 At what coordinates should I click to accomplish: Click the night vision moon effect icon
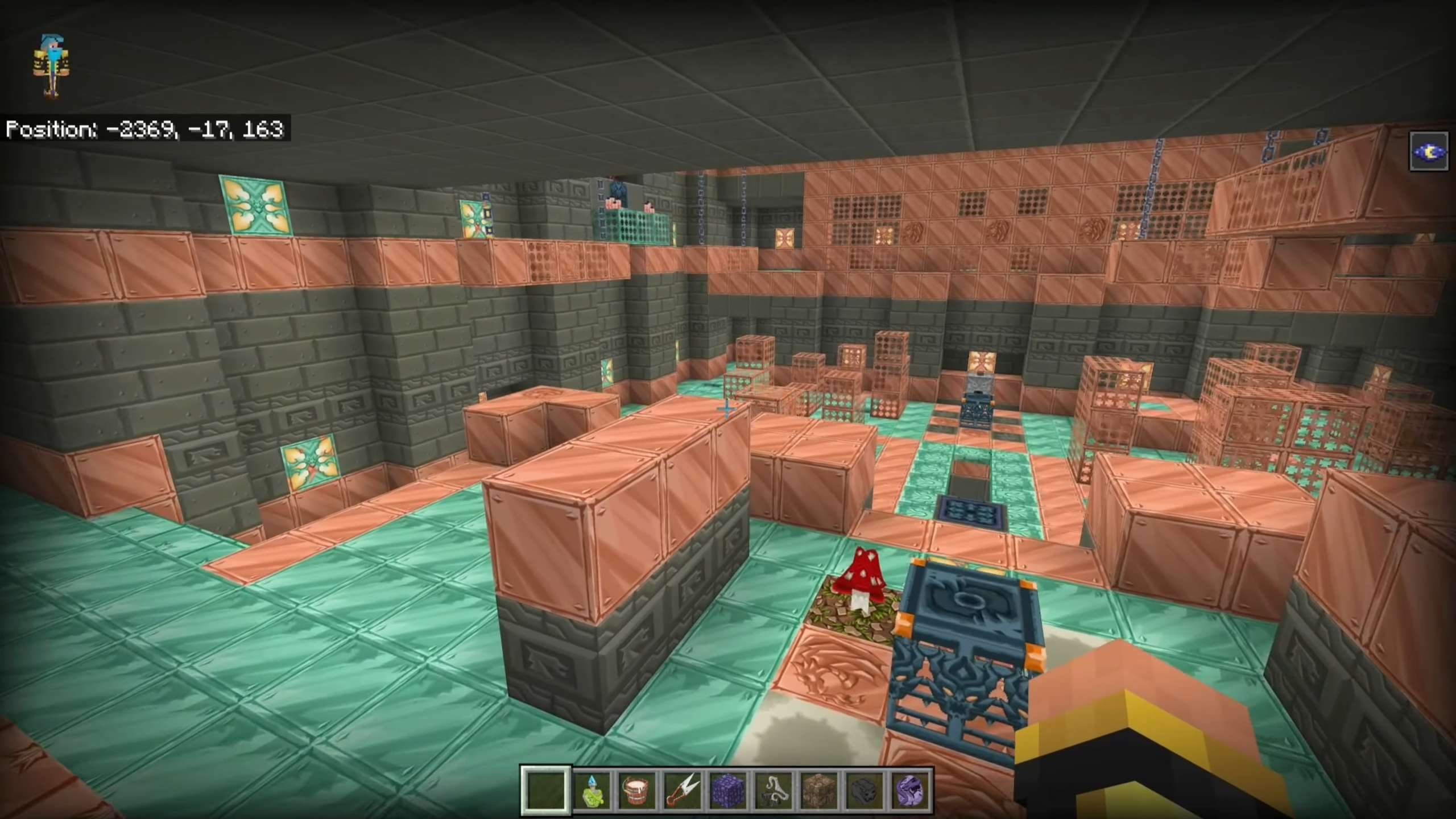click(x=1428, y=151)
